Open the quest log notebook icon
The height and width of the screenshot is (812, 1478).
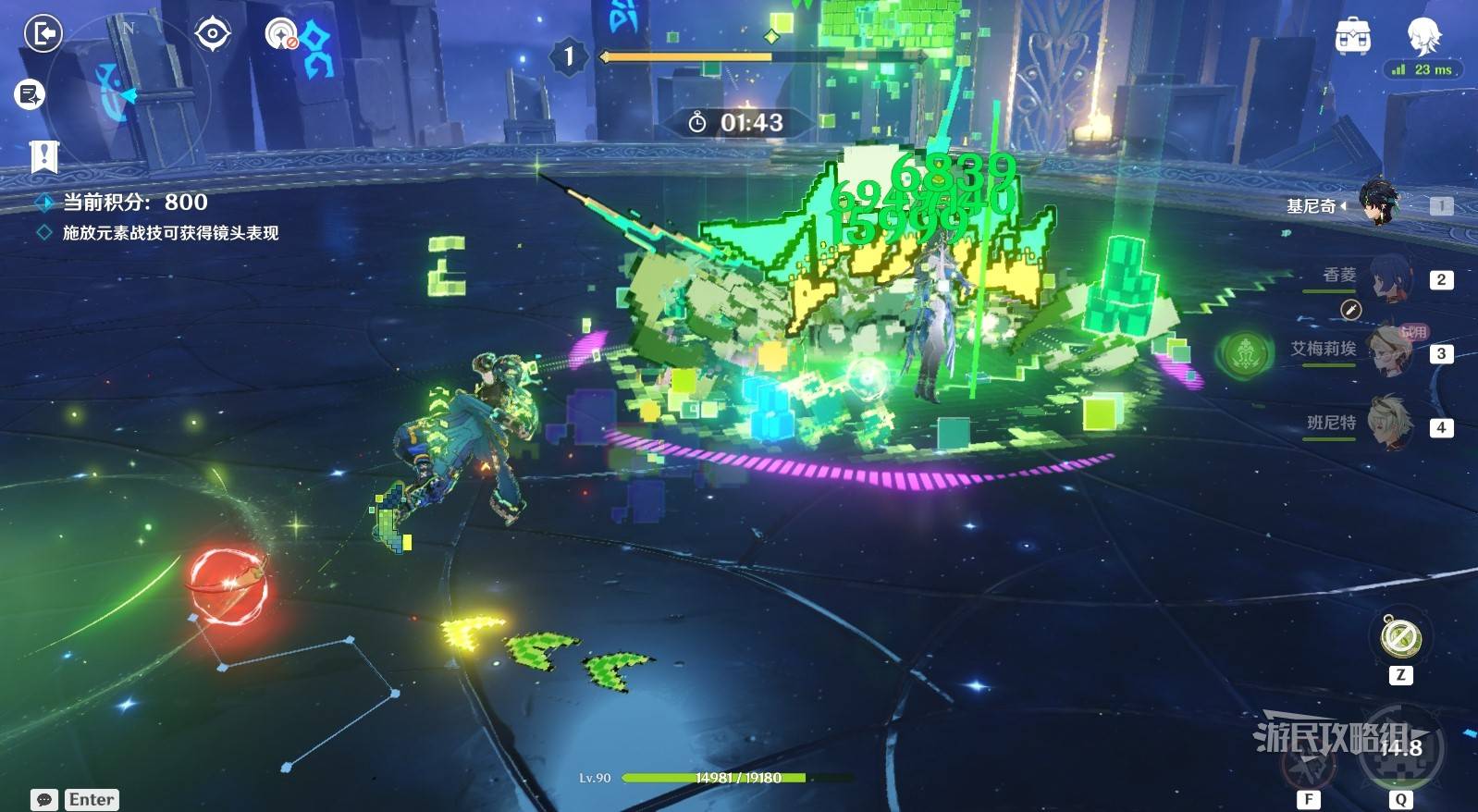pyautogui.click(x=30, y=93)
